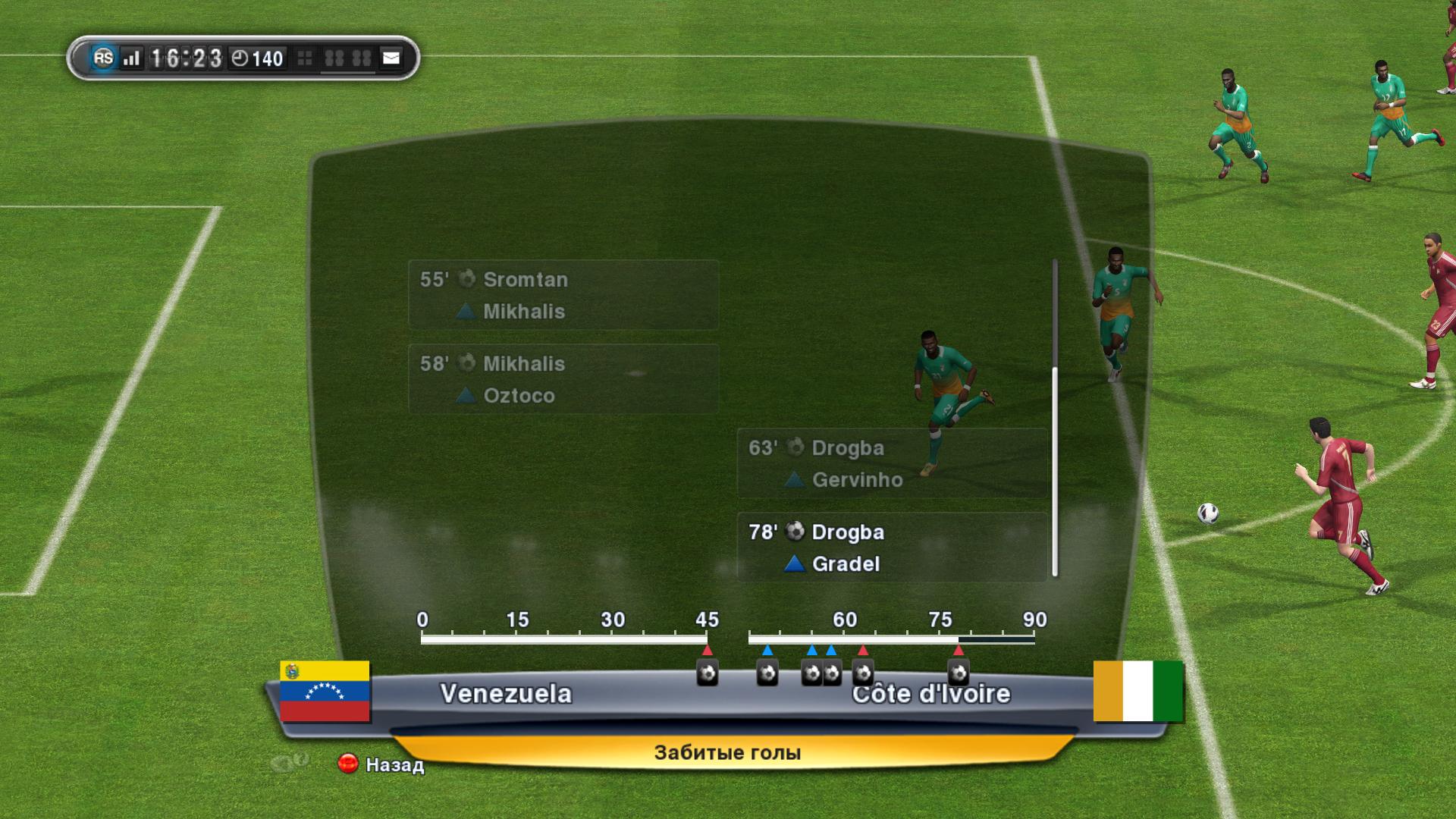Select the 55' Sromtan goal entry
Screen dimensions: 1456x819
click(x=563, y=295)
